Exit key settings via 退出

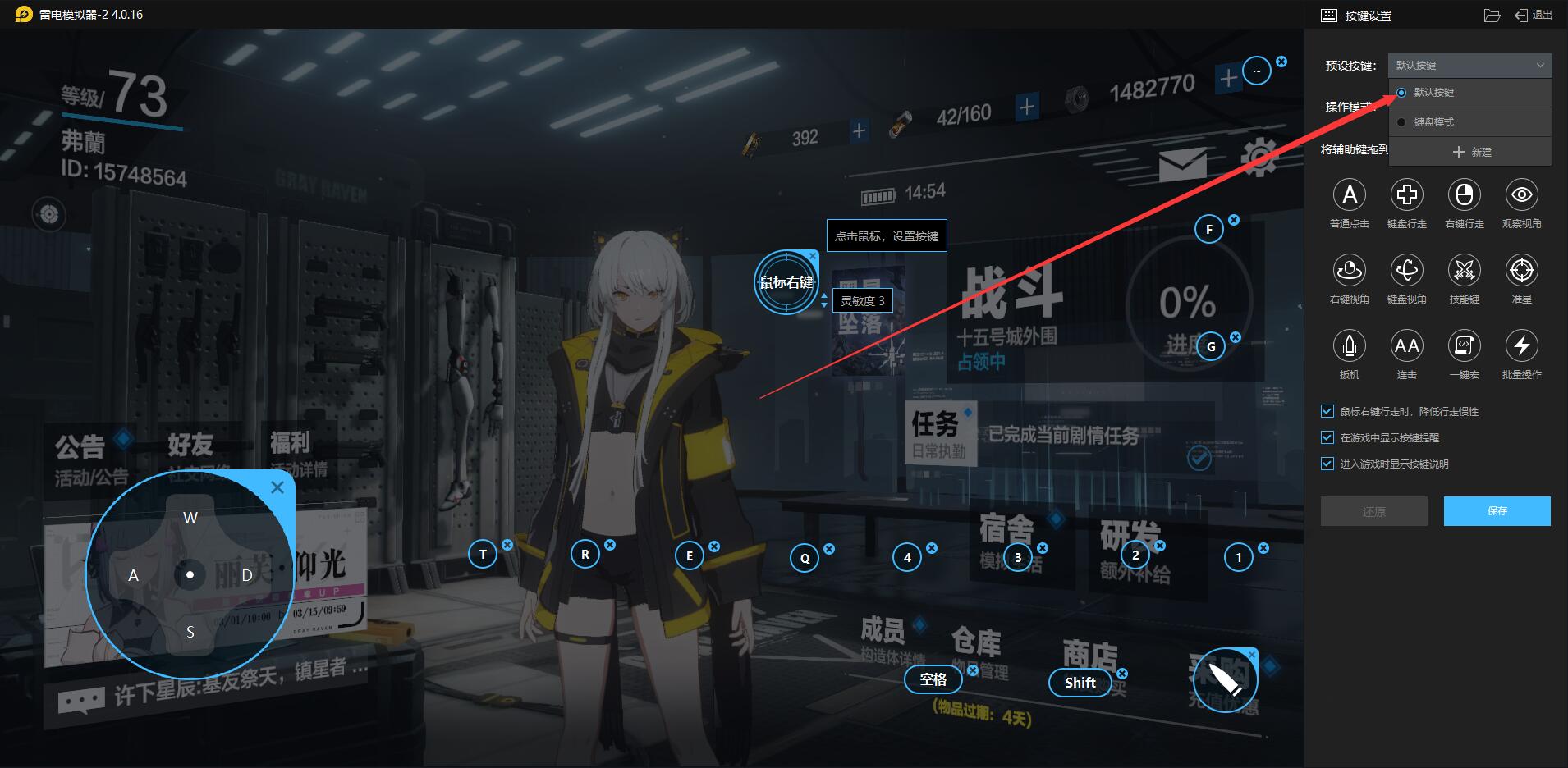click(x=1534, y=15)
